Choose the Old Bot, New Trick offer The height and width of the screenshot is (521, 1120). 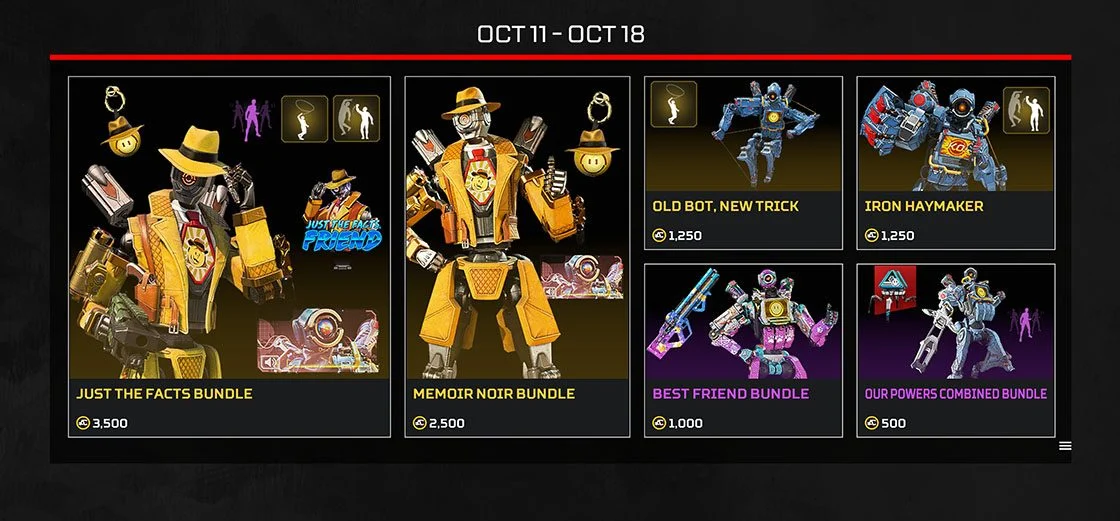point(743,163)
